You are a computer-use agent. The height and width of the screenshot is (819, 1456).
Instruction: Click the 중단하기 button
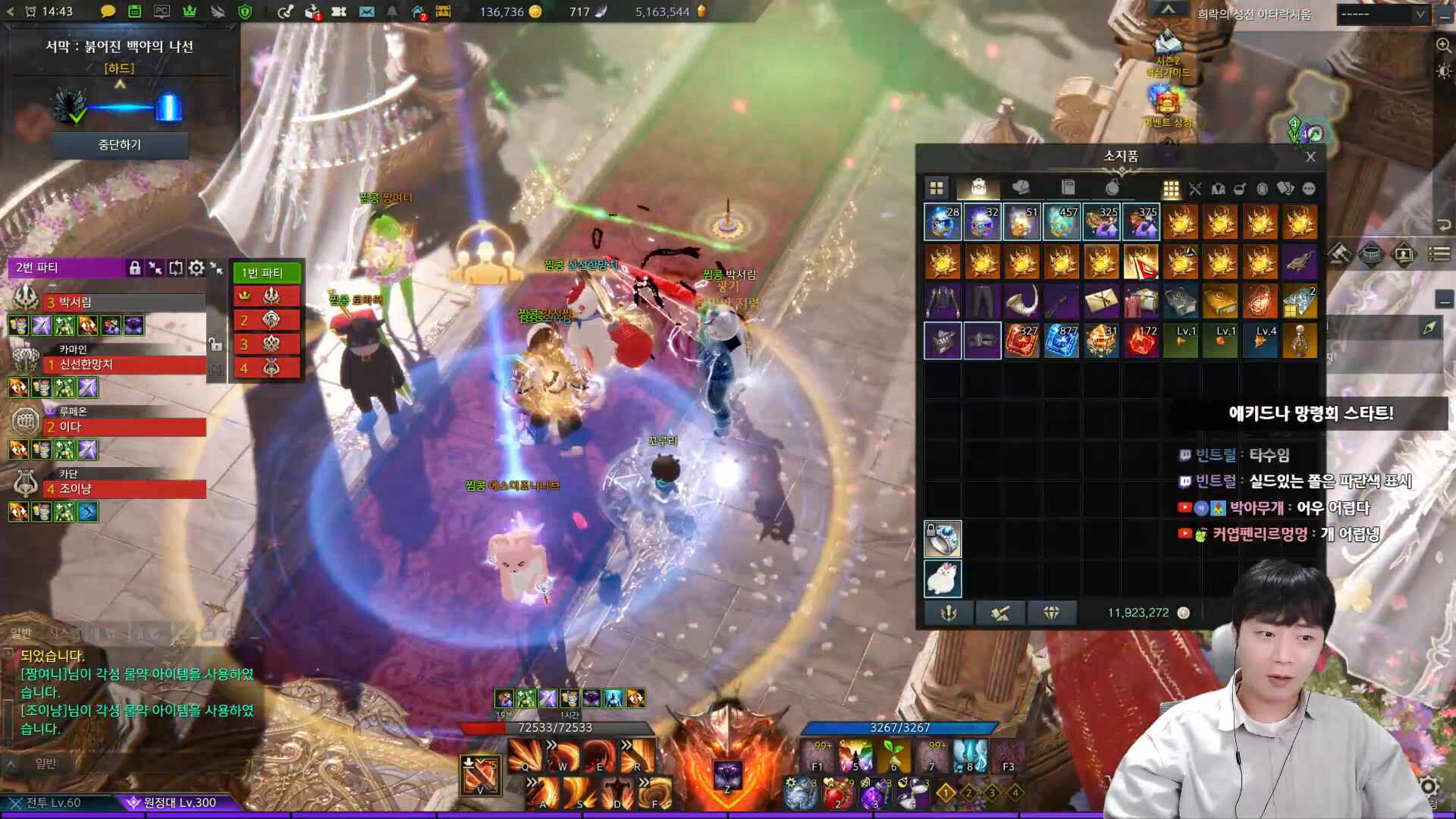(x=120, y=145)
